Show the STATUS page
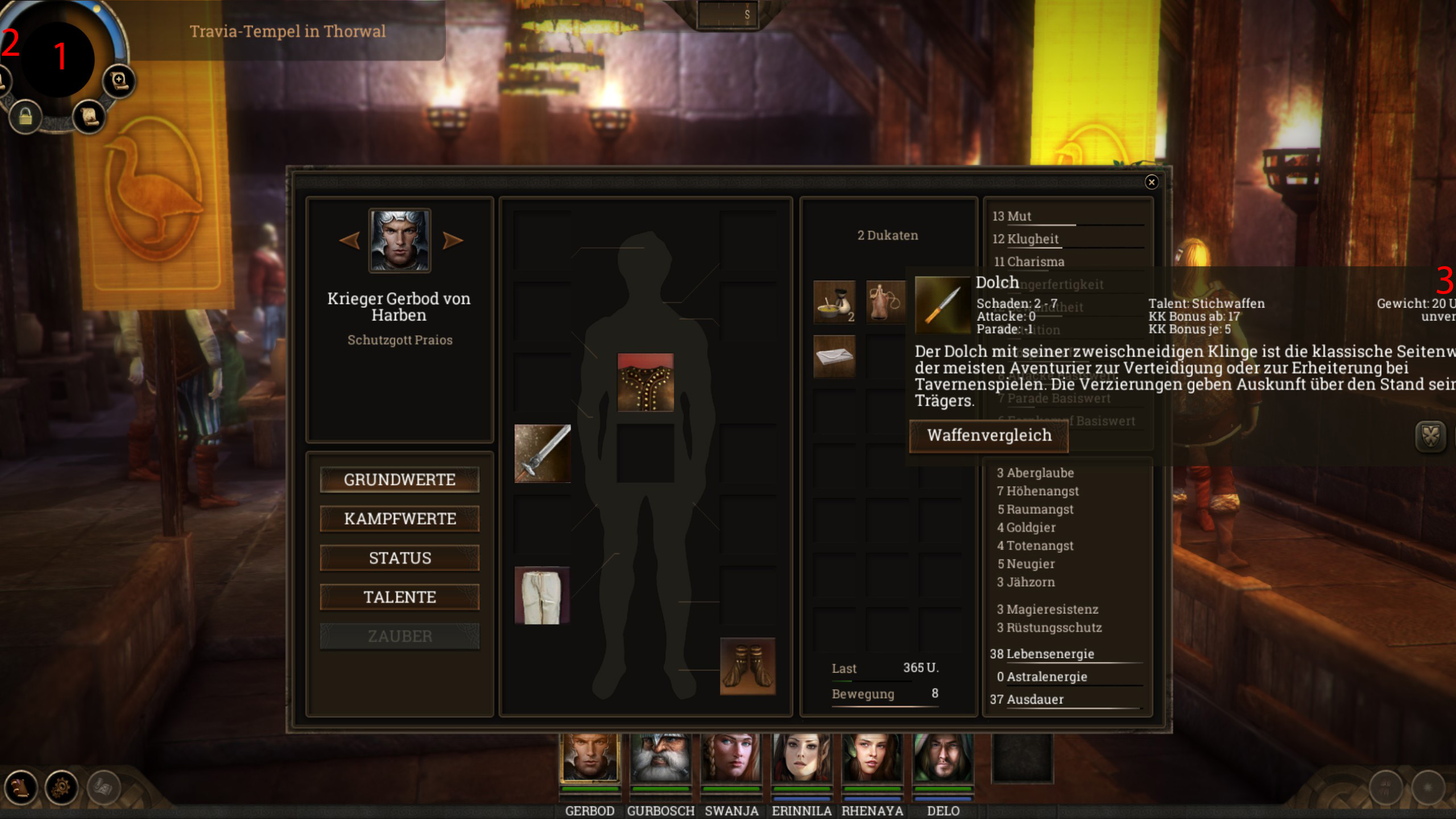This screenshot has height=819, width=1456. pyautogui.click(x=399, y=558)
